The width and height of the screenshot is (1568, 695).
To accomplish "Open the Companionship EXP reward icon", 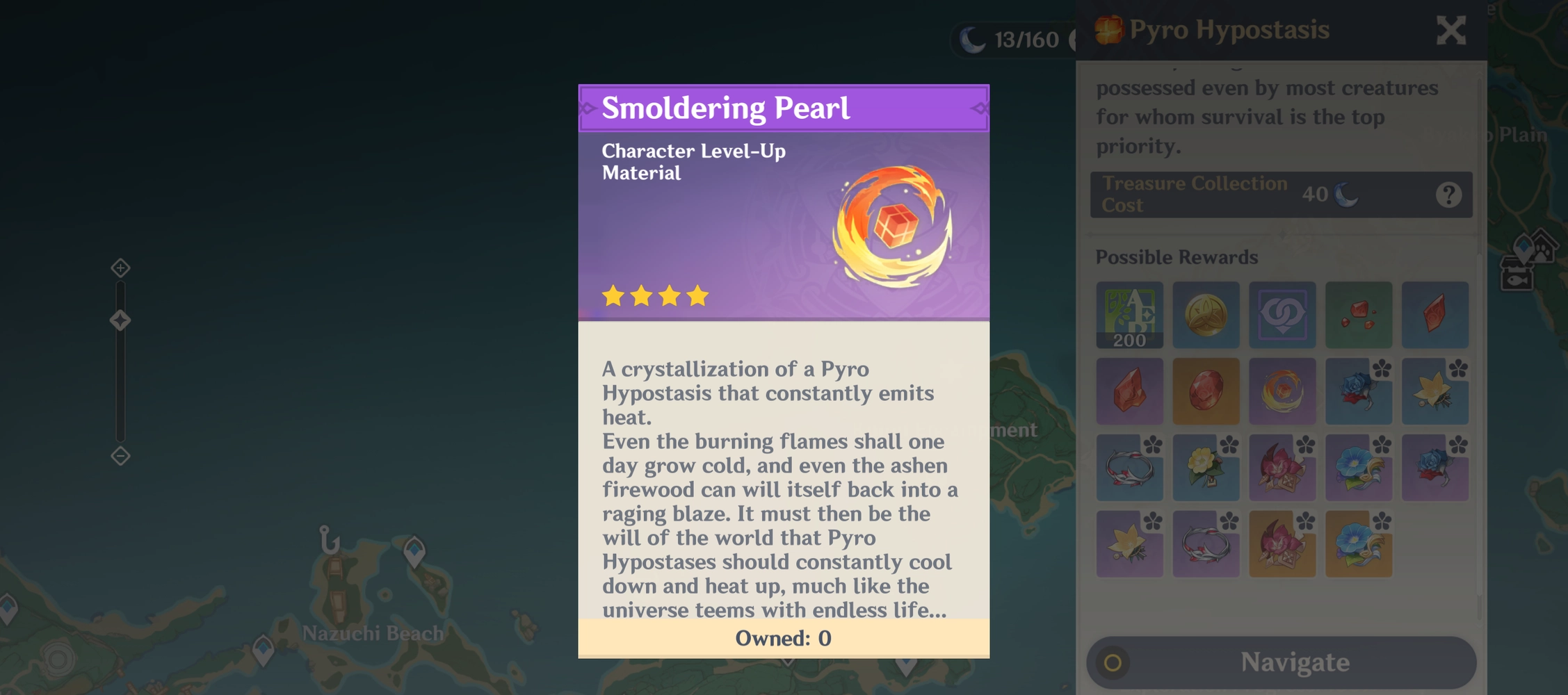I will tap(1283, 315).
